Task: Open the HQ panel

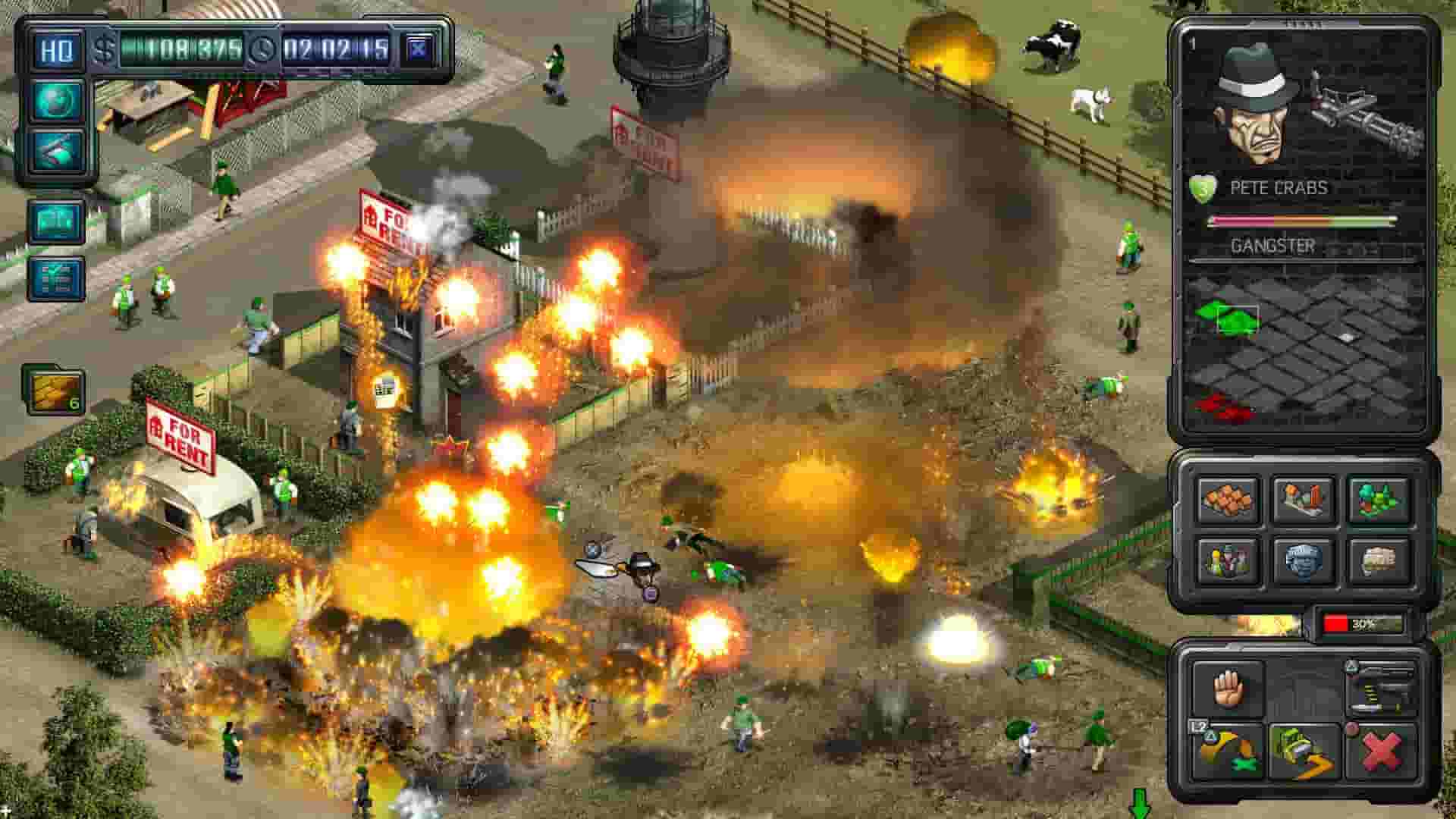Action: (56, 47)
